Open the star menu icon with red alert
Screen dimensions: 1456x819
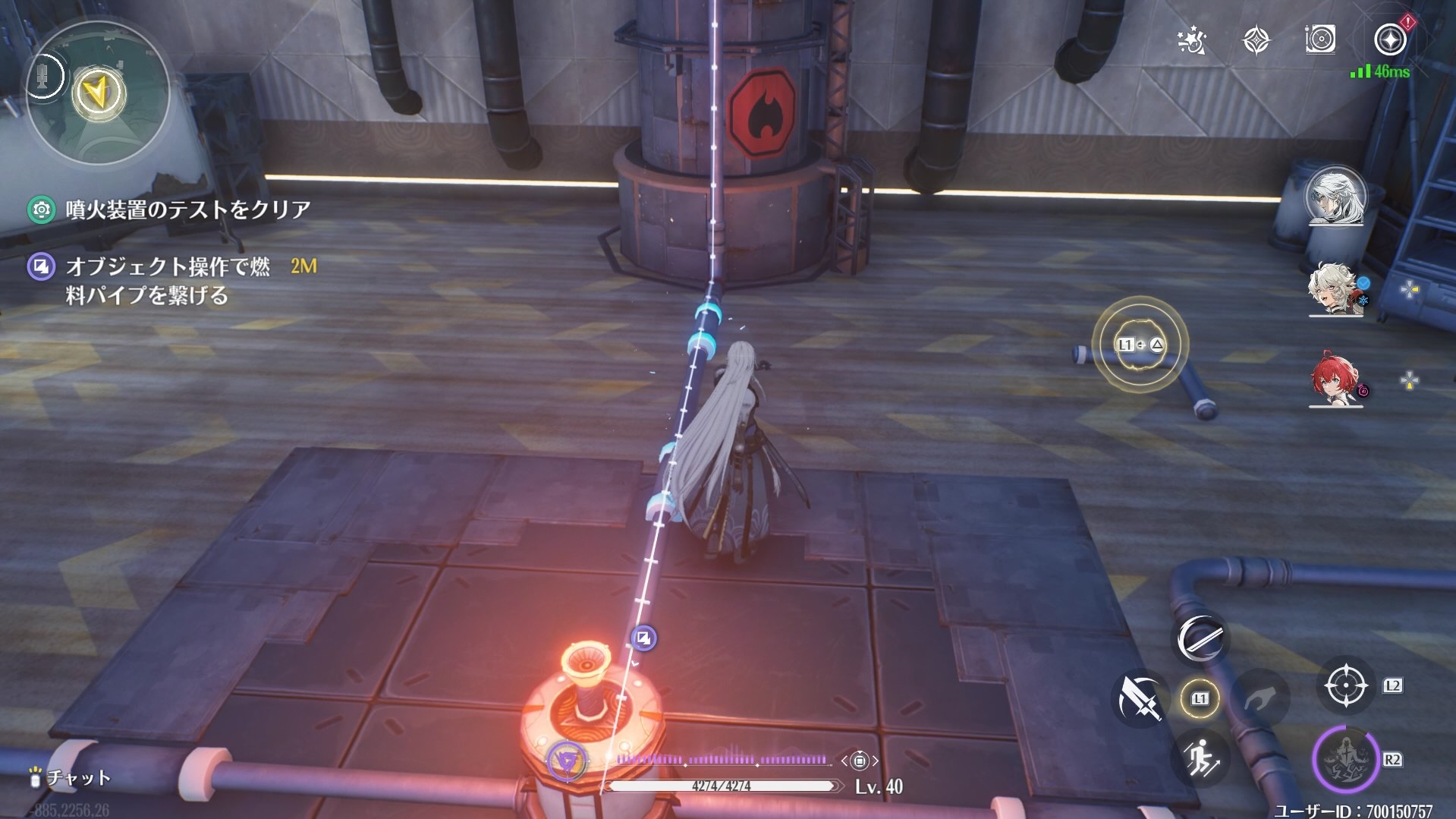coord(1390,39)
